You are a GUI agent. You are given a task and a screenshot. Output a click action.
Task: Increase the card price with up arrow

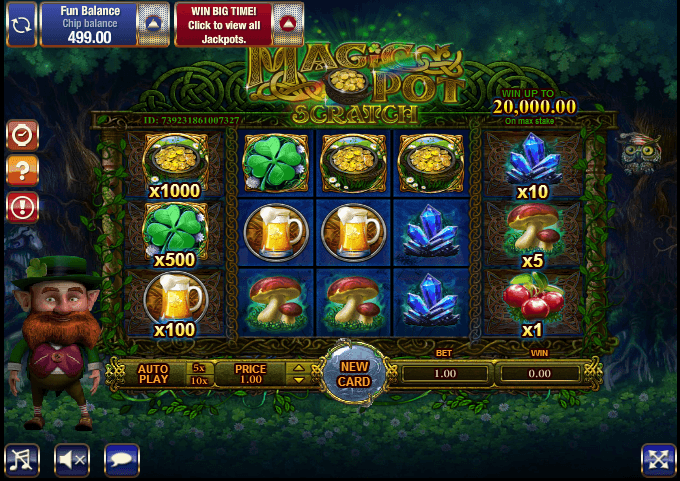point(296,368)
